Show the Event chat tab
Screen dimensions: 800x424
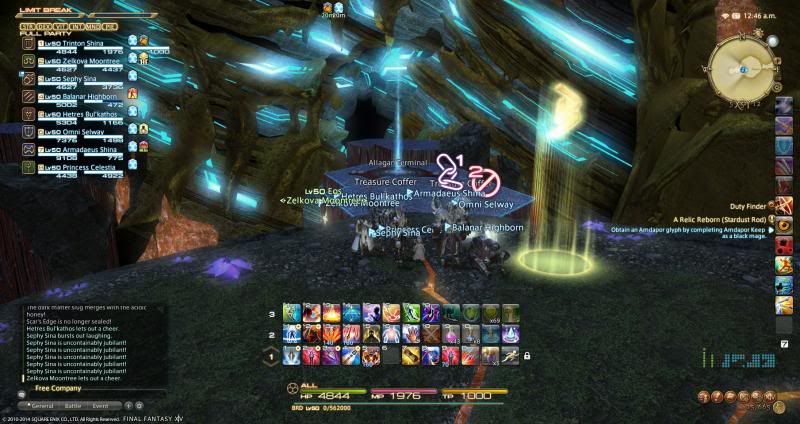(101, 406)
